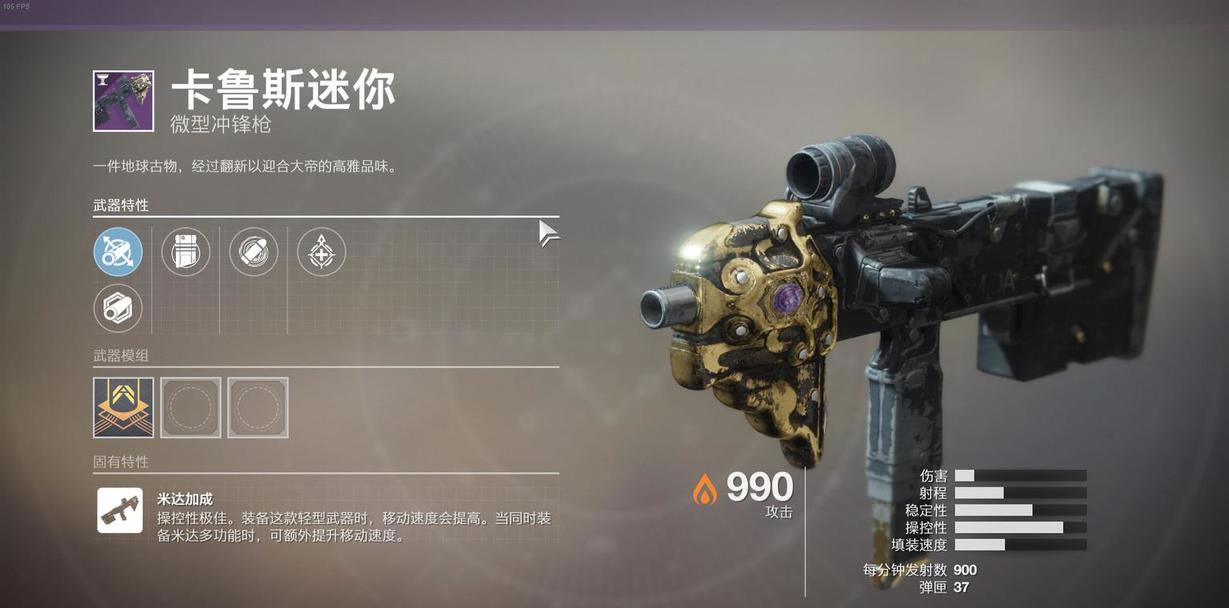The width and height of the screenshot is (1229, 608).
Task: Select the blue highlighted barrel perk icon
Action: (118, 252)
